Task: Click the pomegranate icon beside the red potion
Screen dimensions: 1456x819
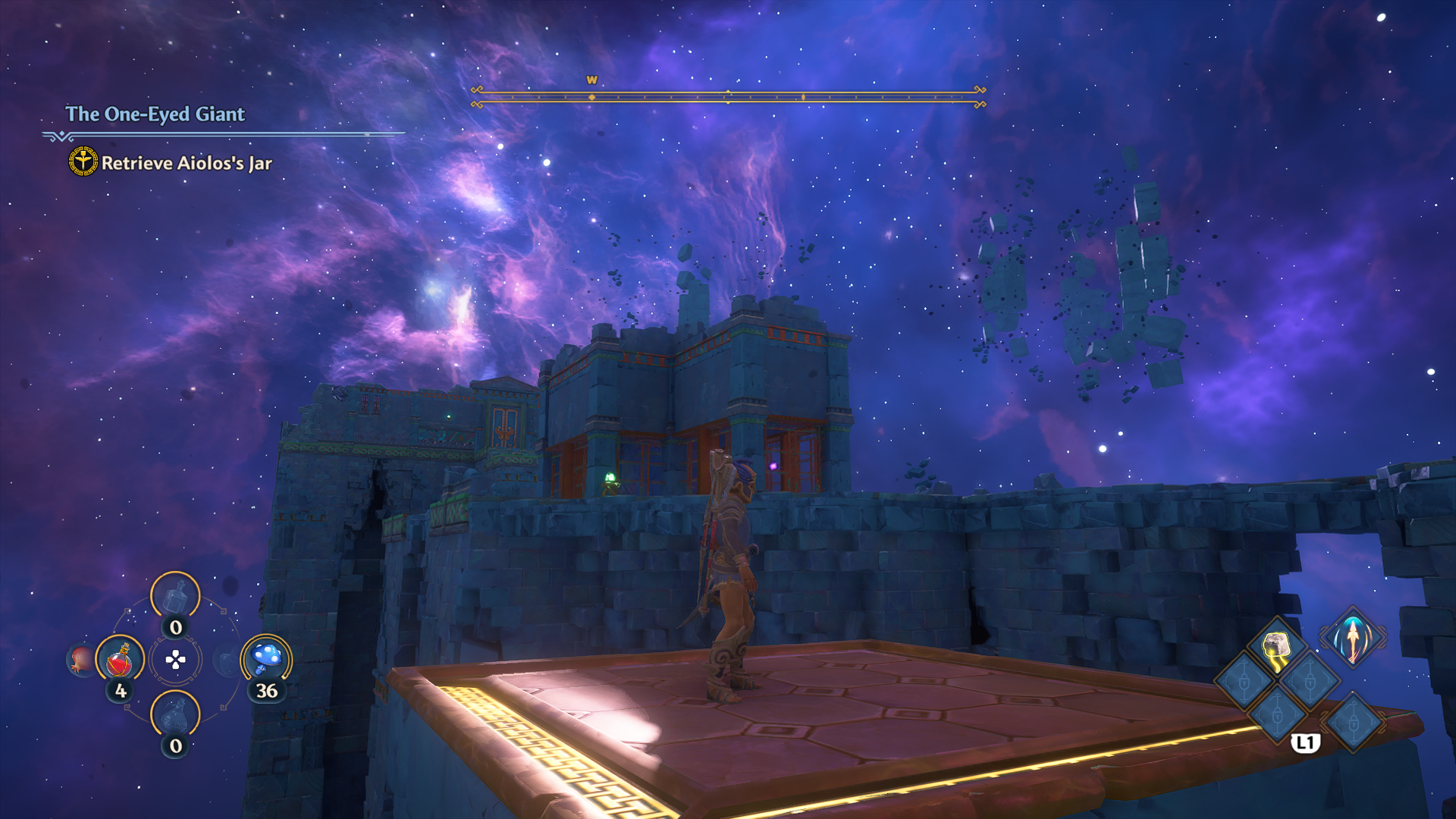Action: pos(81,659)
